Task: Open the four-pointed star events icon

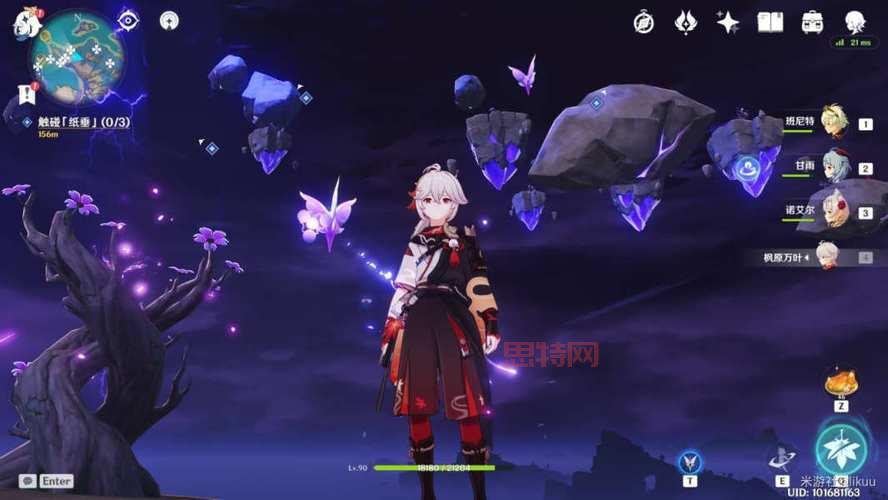Action: tap(727, 22)
